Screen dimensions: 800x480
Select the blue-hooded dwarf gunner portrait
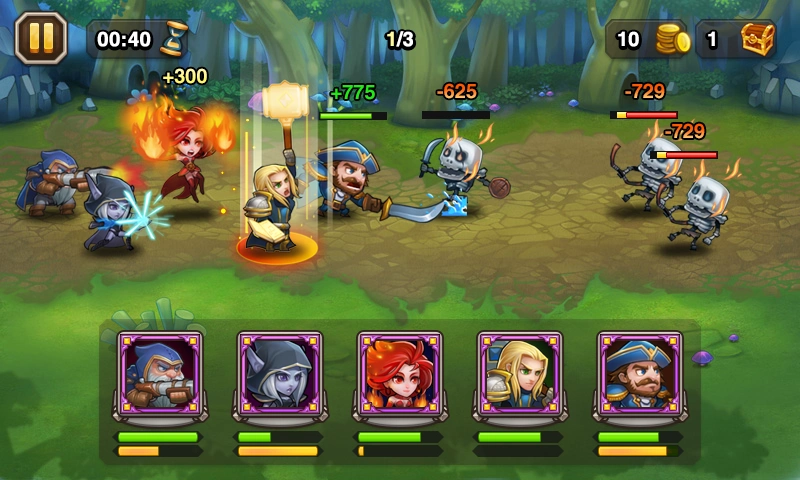click(160, 373)
